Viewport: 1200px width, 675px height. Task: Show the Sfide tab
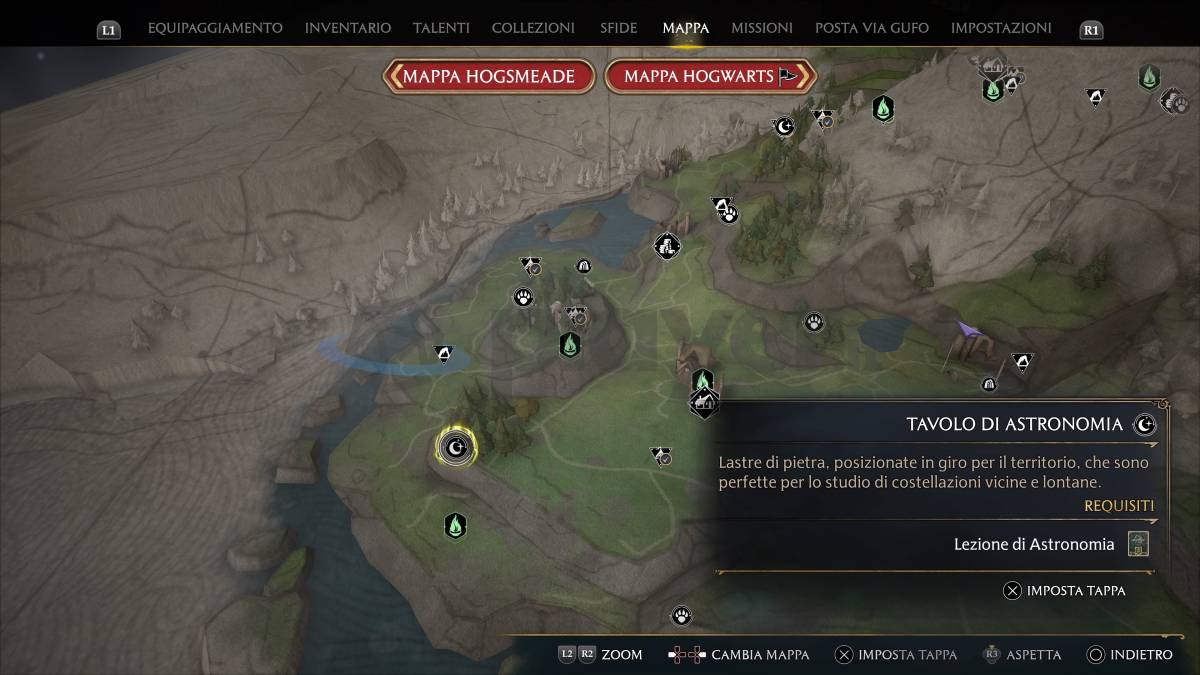(x=619, y=28)
